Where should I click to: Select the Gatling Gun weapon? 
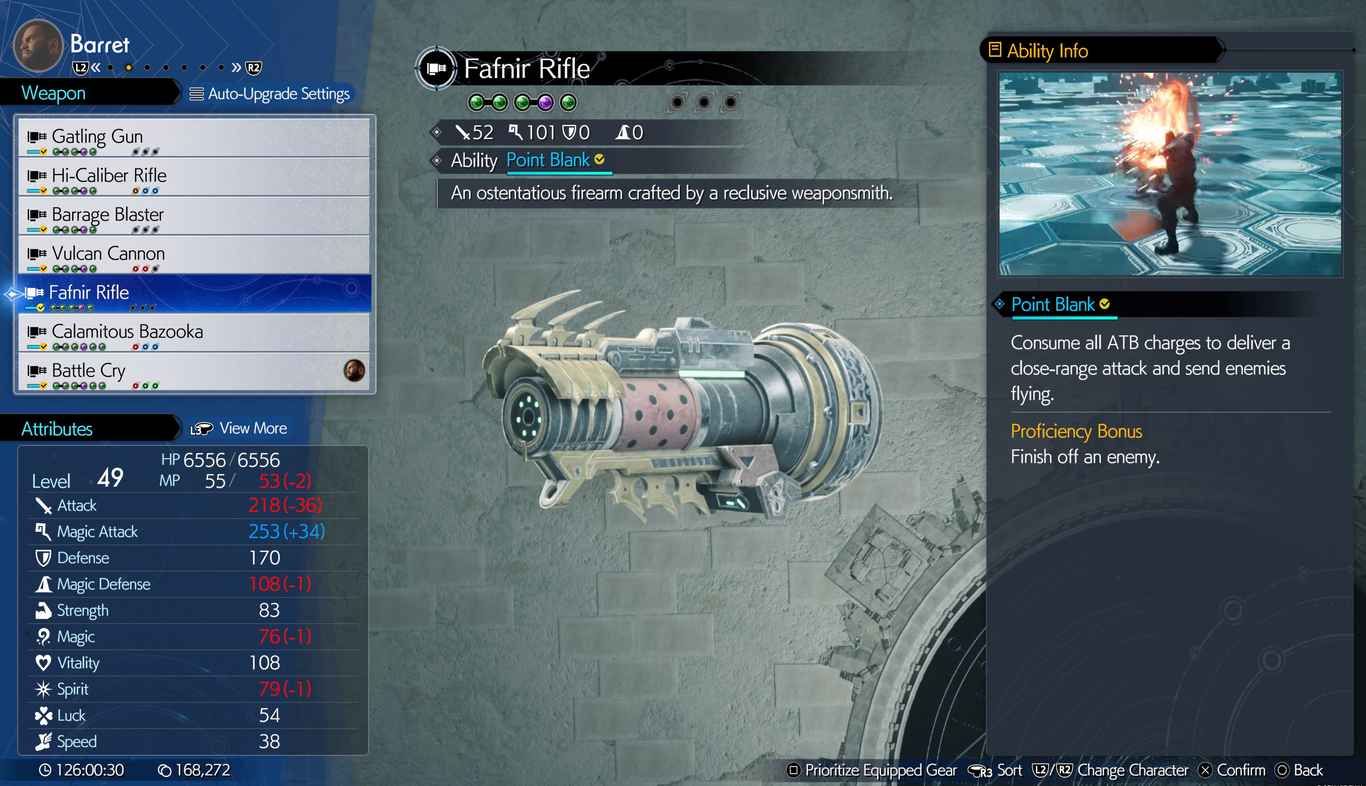tap(195, 137)
